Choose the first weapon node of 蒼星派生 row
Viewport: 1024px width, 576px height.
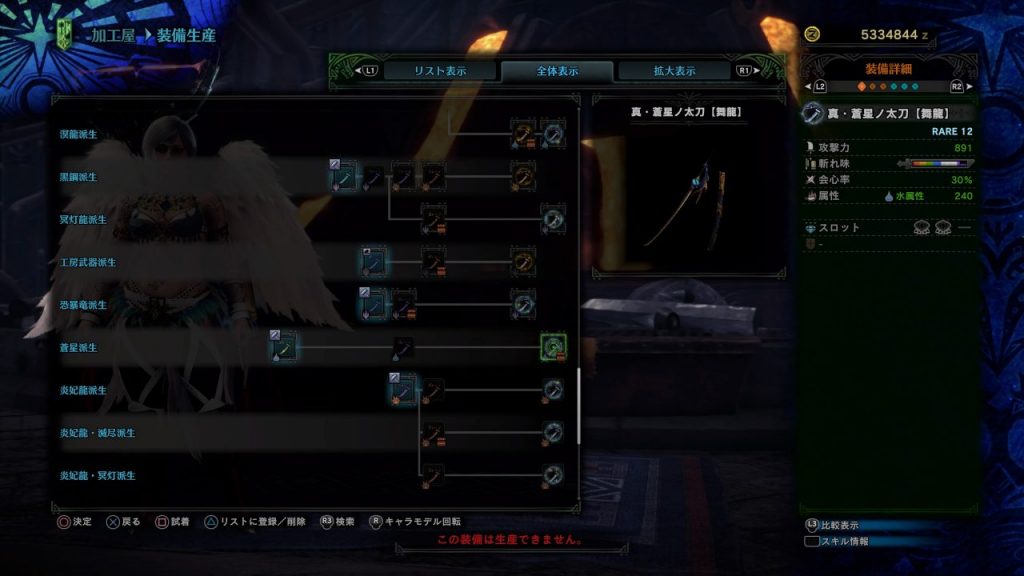click(x=283, y=347)
